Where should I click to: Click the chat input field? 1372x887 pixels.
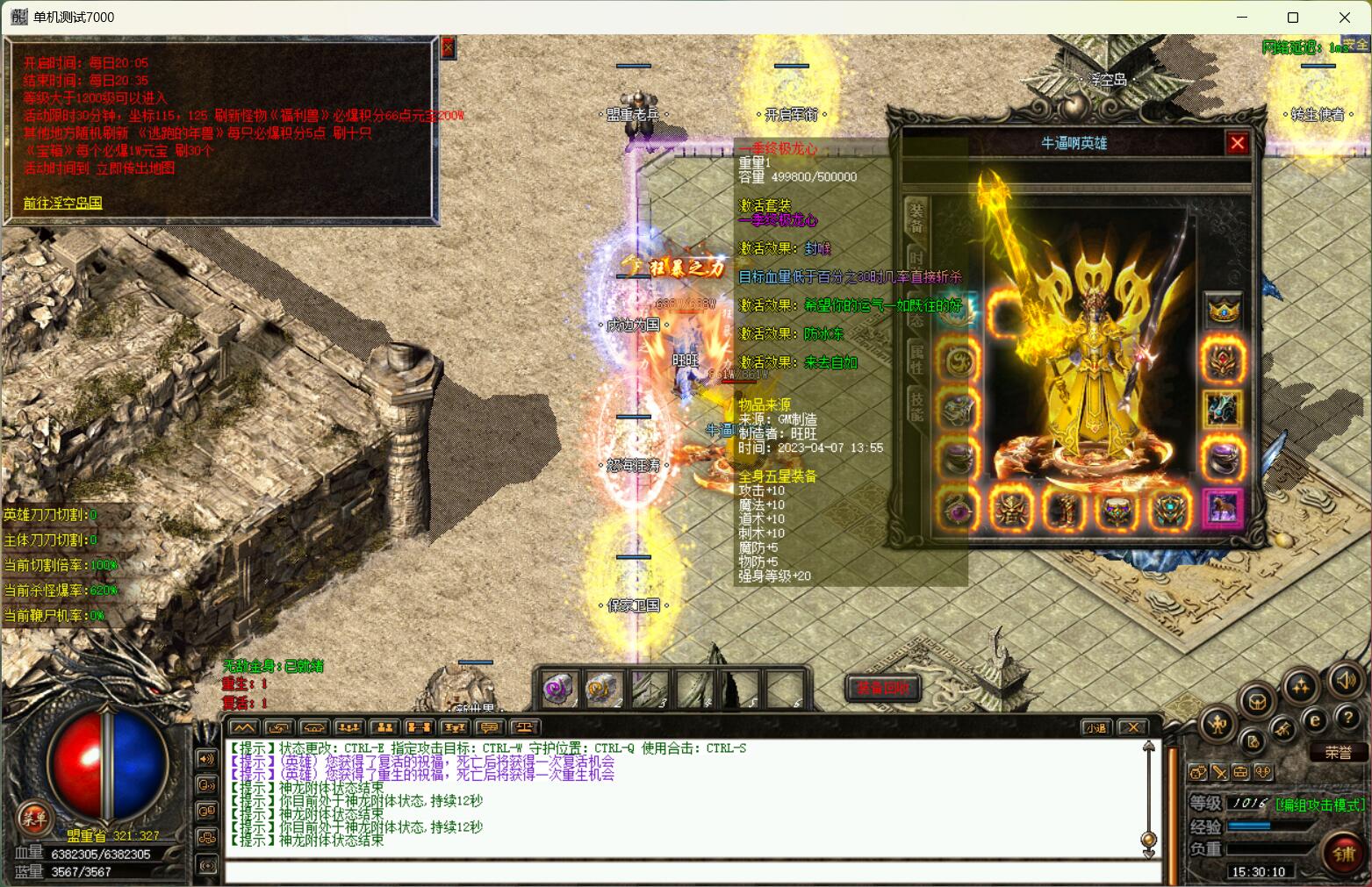click(x=693, y=872)
